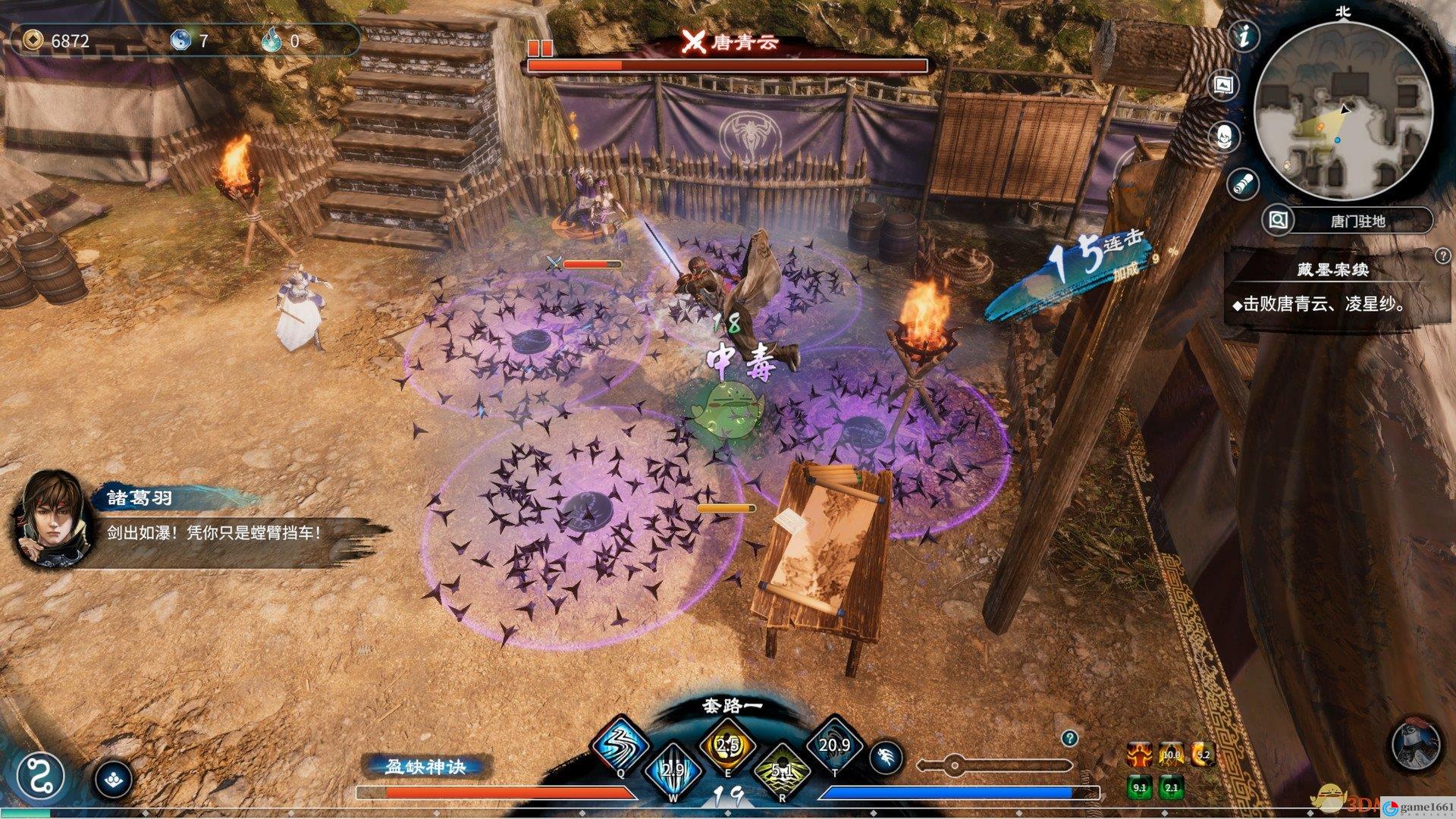Click the magnifier next to 唐门驻地
1456x819 pixels.
(1279, 221)
